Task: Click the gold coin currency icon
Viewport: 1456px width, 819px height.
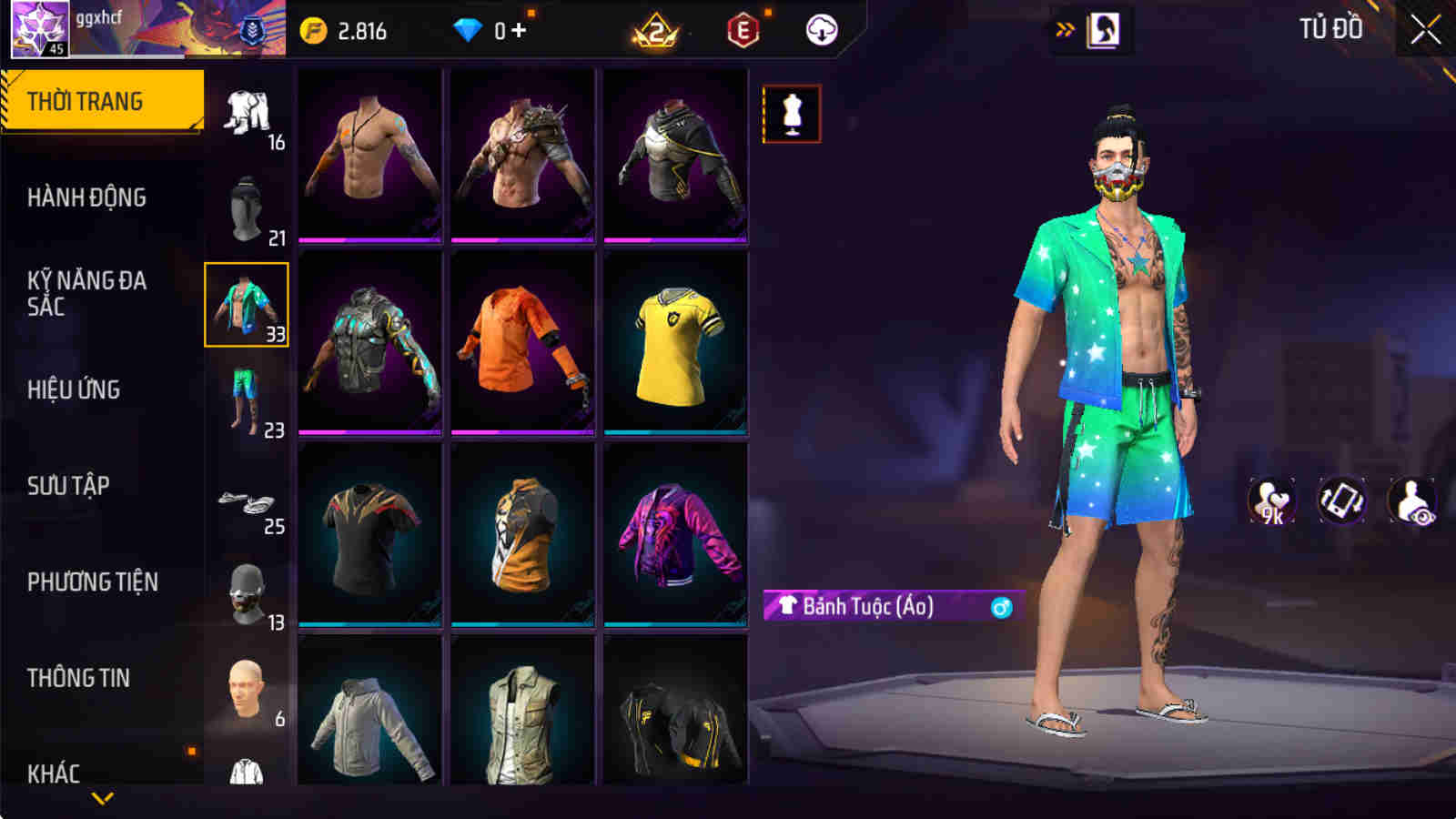Action: click(314, 28)
